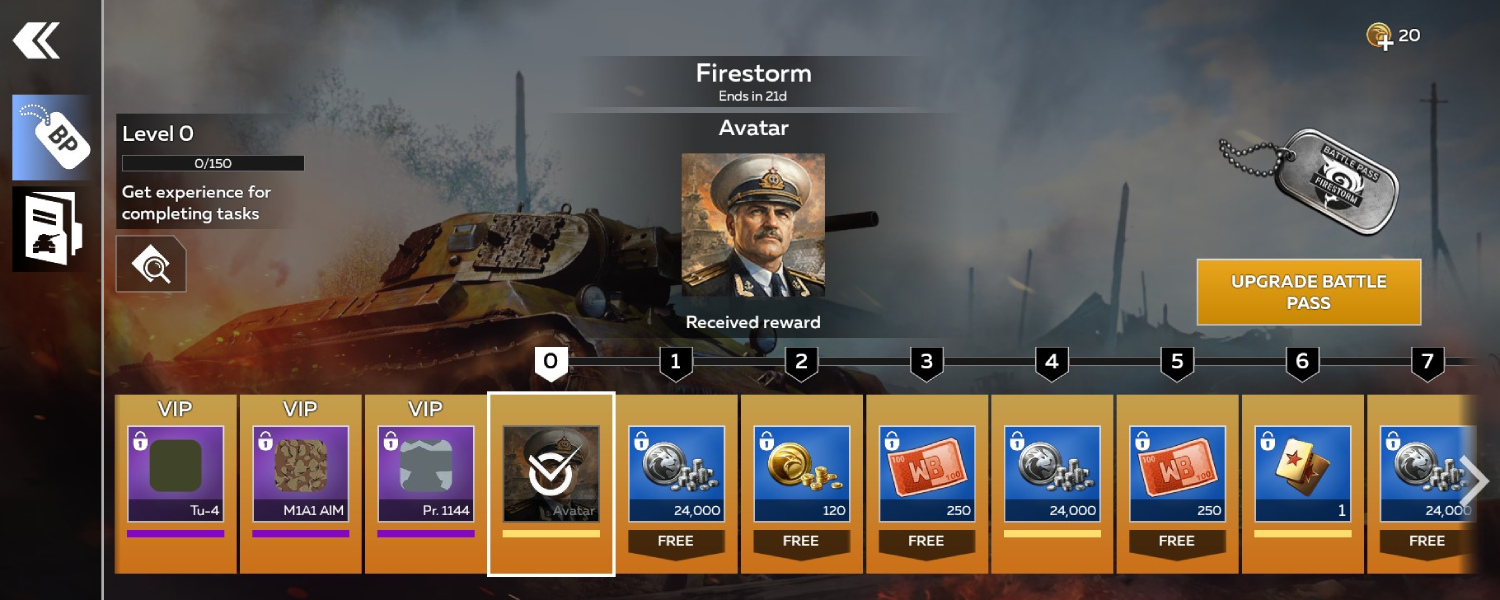This screenshot has width=1500, height=600.
Task: Add gold coins via the plus icon
Action: (x=1380, y=37)
